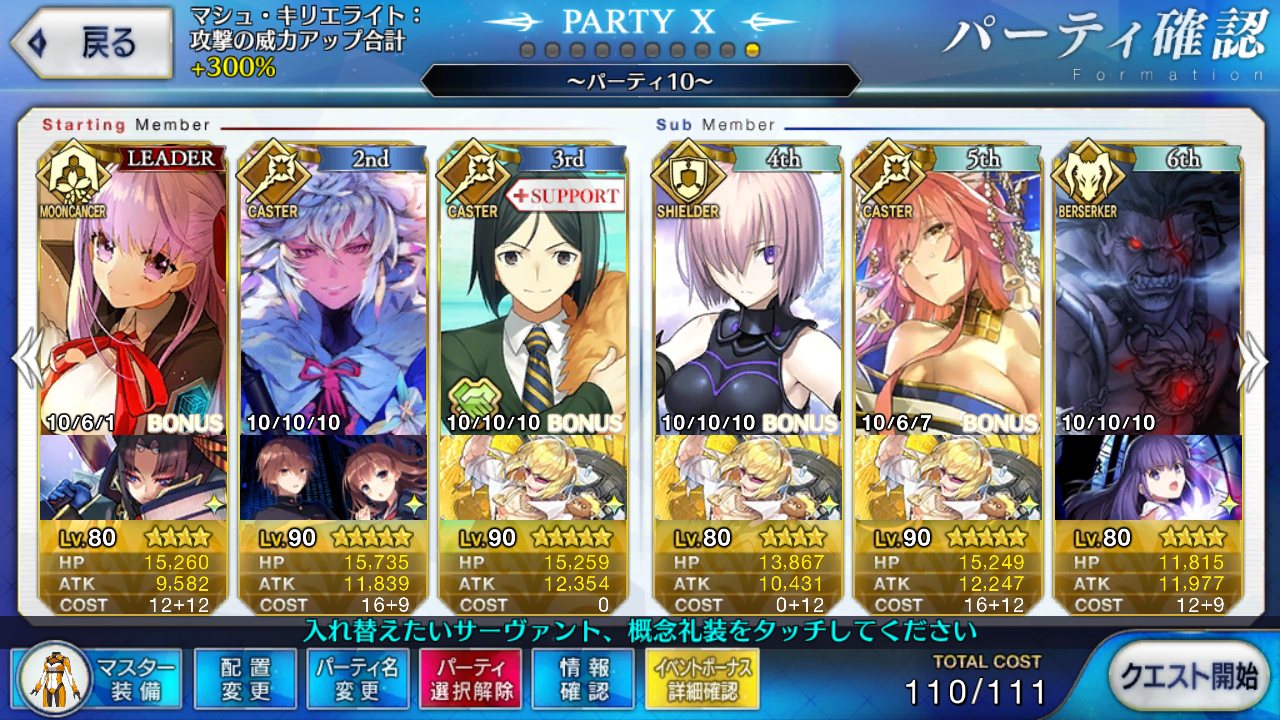Change the Shielder's craft essence
Image resolution: width=1280 pixels, height=720 pixels.
(x=747, y=478)
